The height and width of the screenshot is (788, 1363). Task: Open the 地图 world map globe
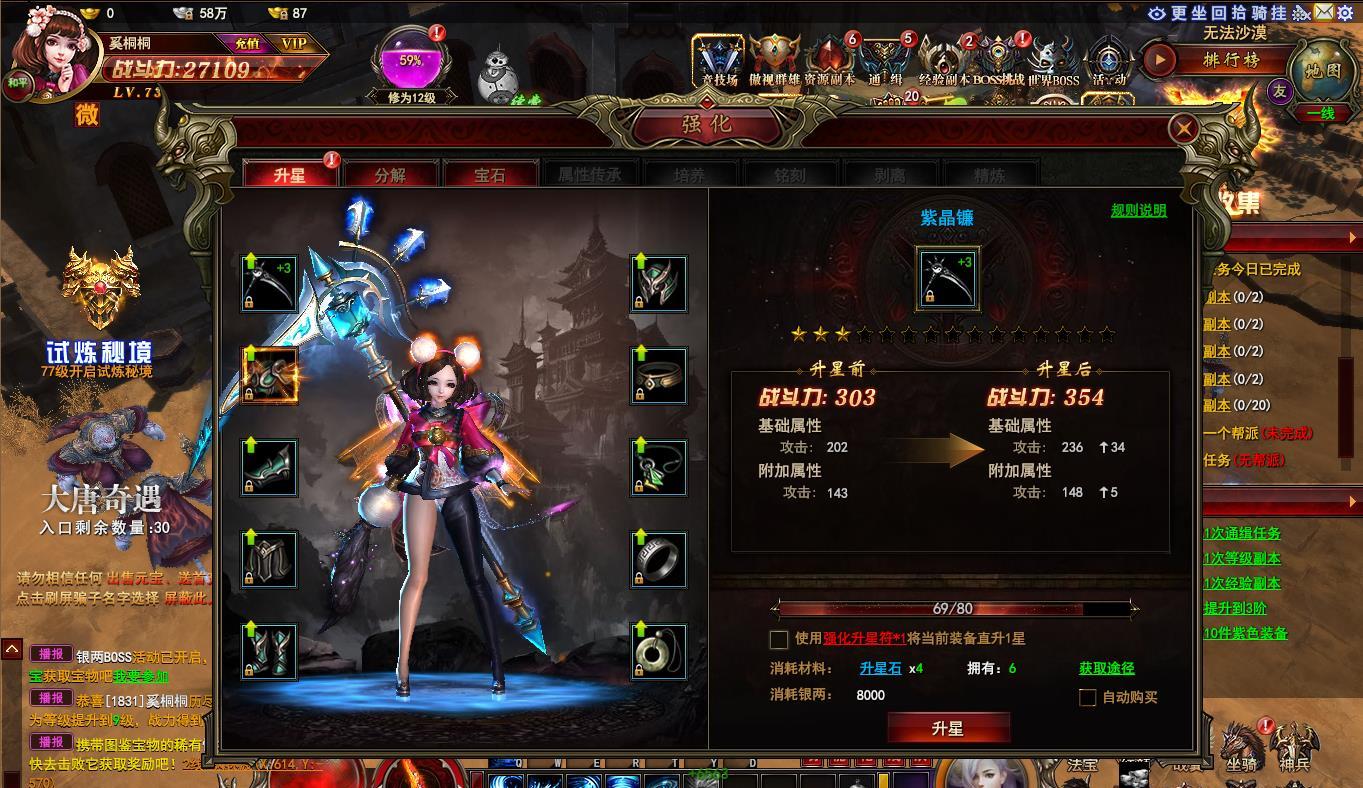[x=1322, y=70]
